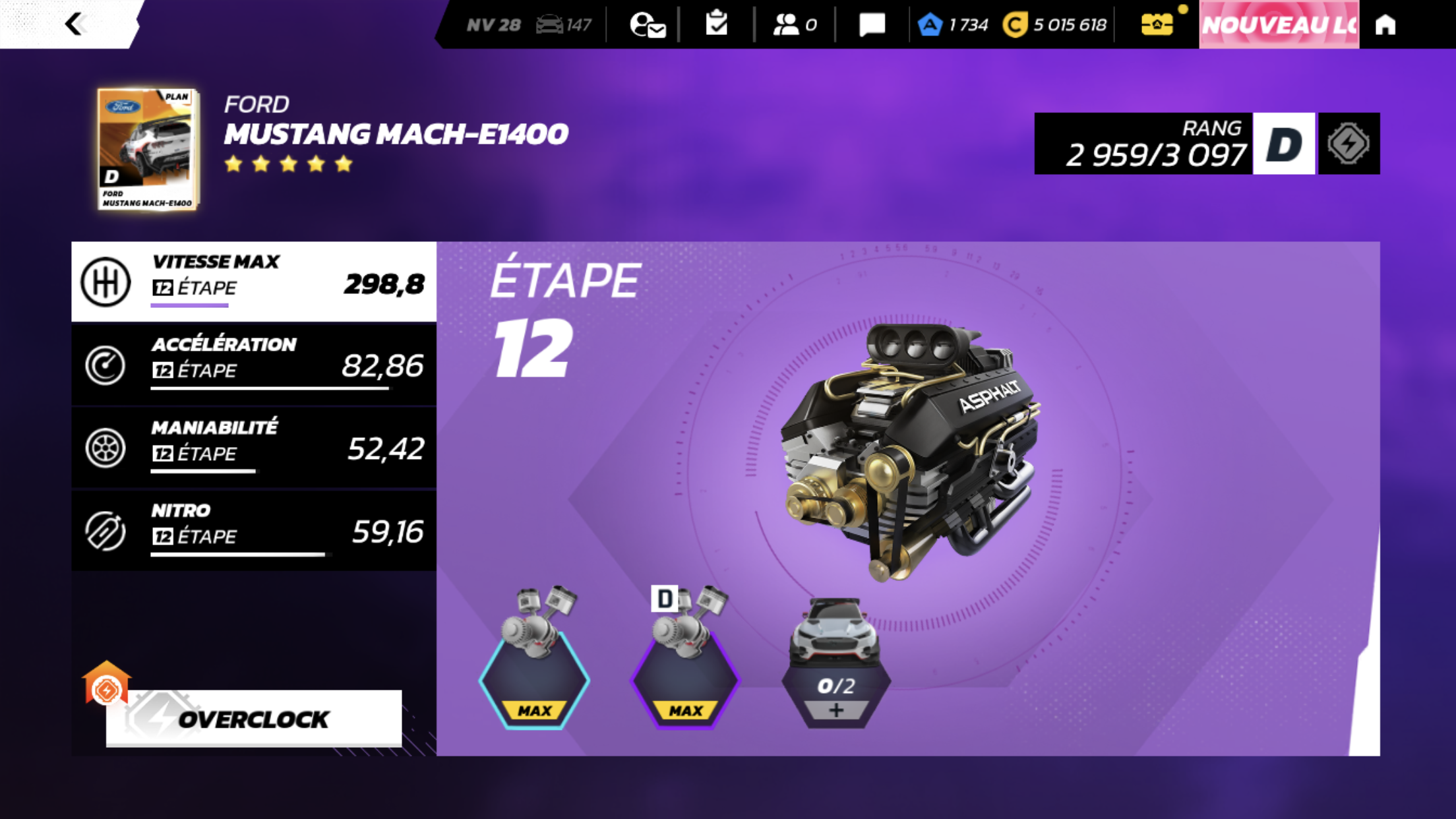Show the Nitro stat tab
This screenshot has width=1456, height=819.
(x=254, y=531)
